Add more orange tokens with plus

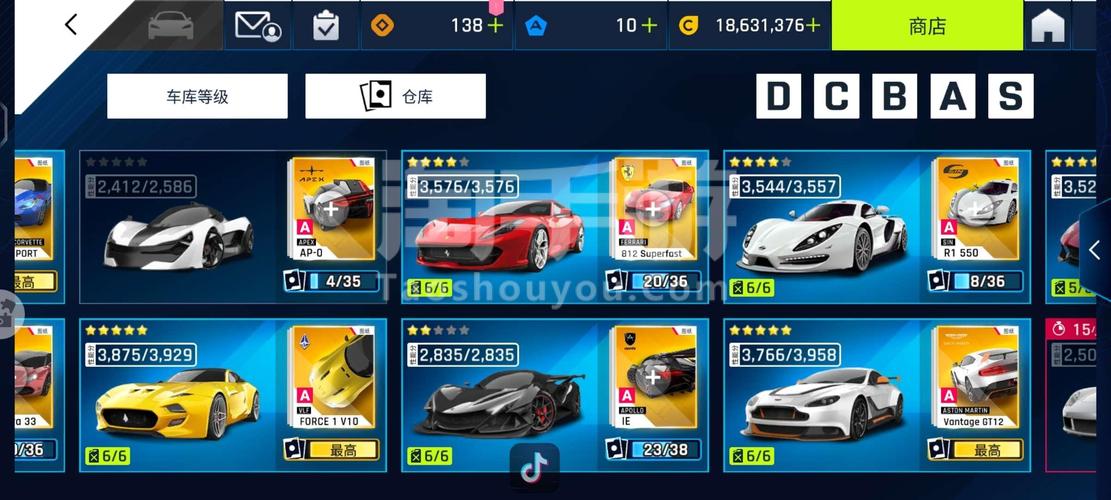point(495,26)
